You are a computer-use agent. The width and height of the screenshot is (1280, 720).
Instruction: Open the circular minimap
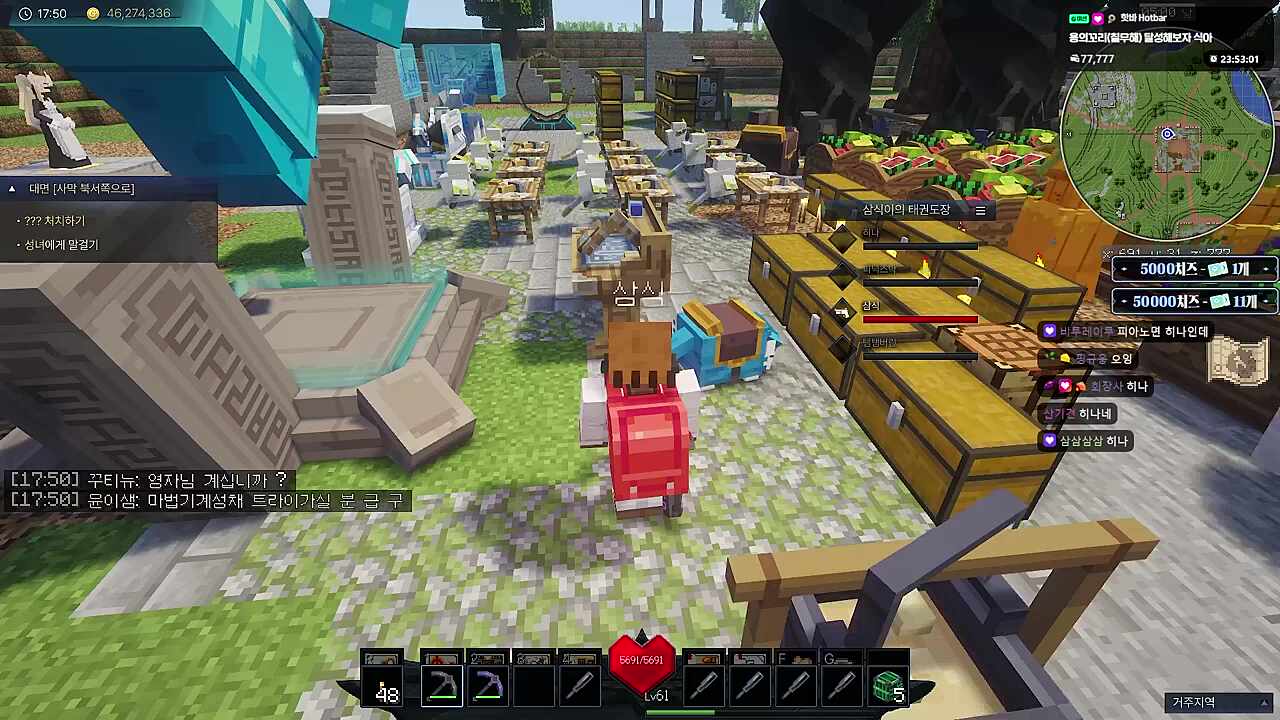pos(1166,136)
